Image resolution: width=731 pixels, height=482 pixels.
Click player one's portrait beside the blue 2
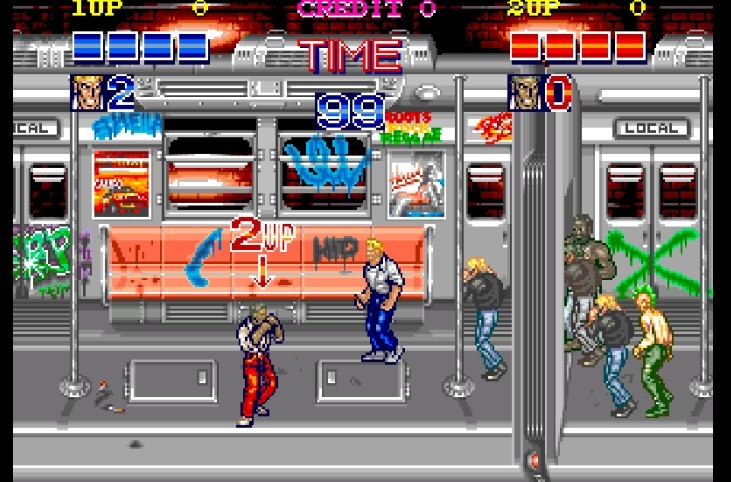[x=88, y=93]
